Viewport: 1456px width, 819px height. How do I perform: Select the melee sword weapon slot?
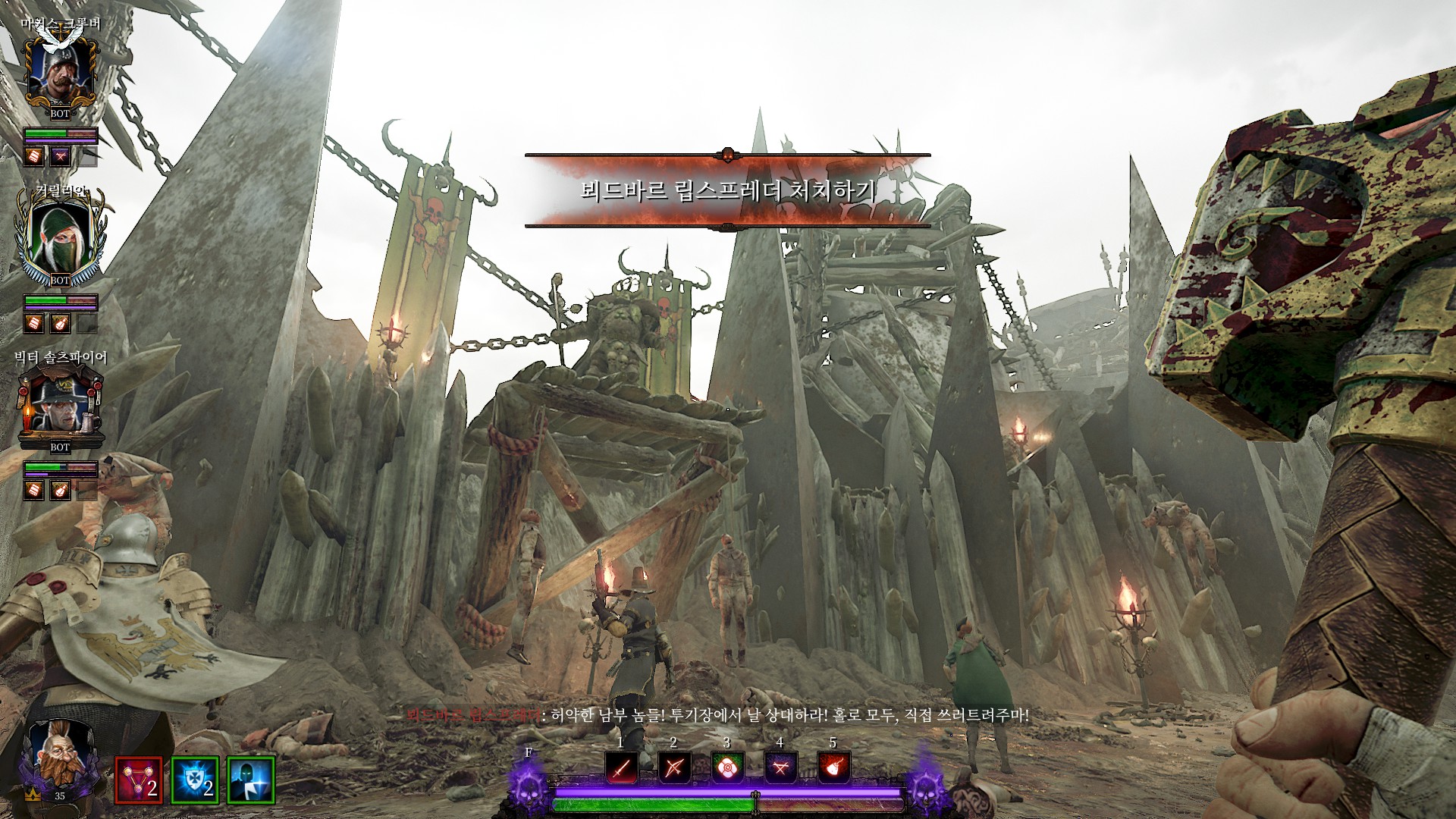tap(621, 768)
